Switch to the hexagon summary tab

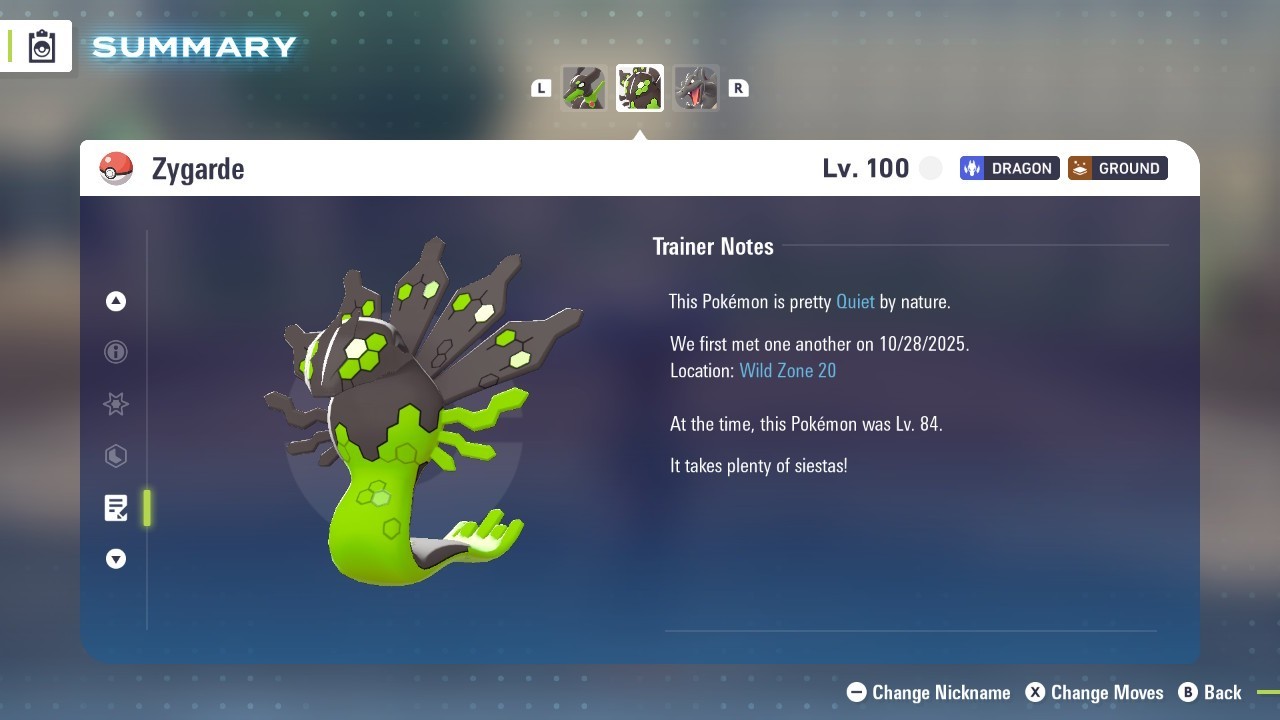pos(116,456)
